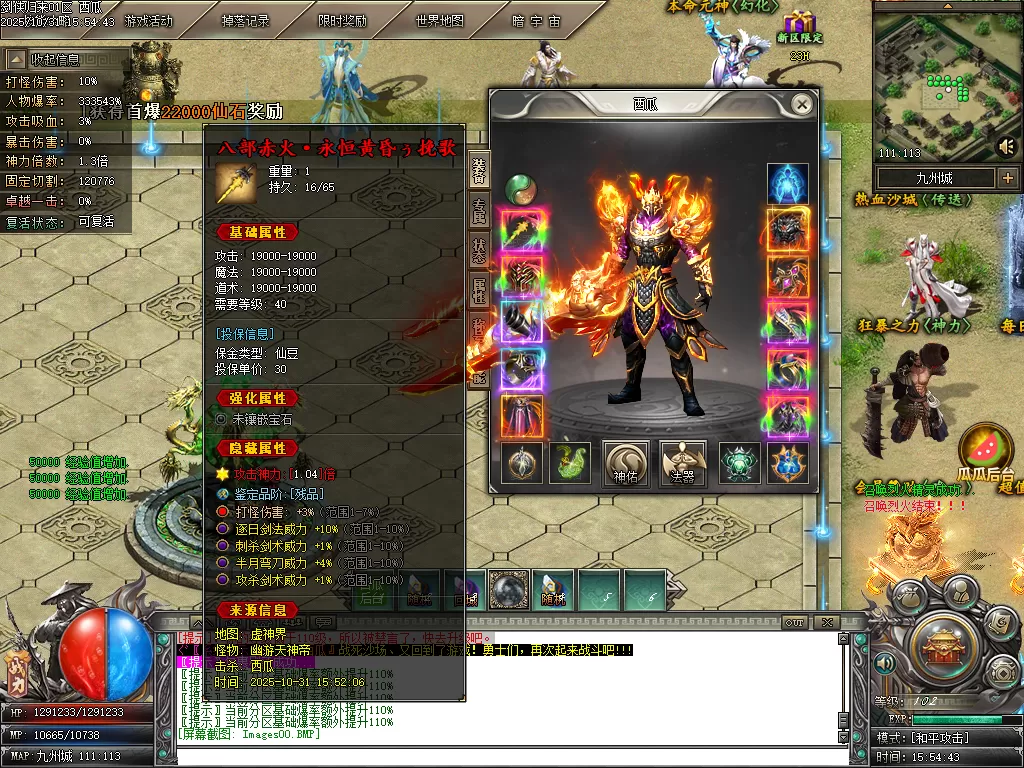Collapse the 收起信息 stats panel

(x=55, y=59)
